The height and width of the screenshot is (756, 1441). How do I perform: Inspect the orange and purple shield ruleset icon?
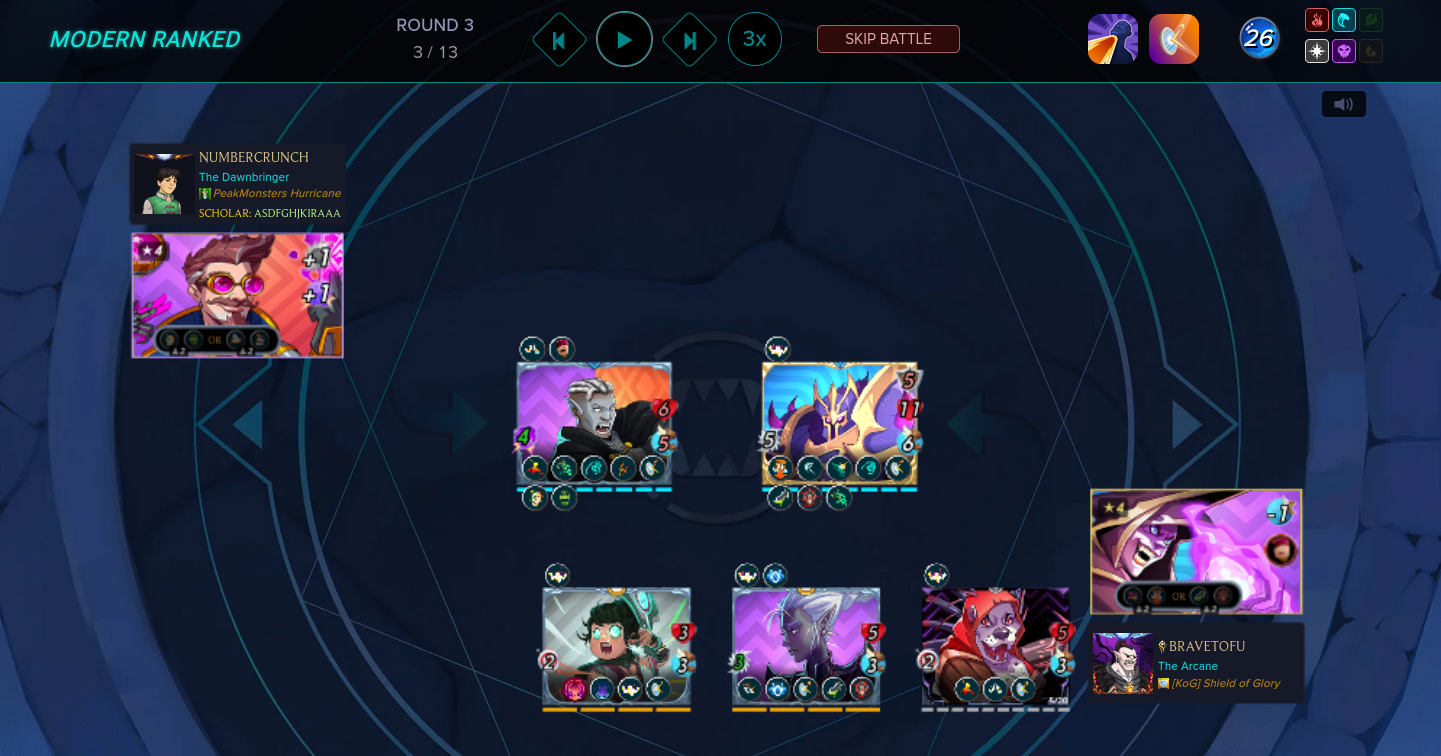pos(1174,39)
